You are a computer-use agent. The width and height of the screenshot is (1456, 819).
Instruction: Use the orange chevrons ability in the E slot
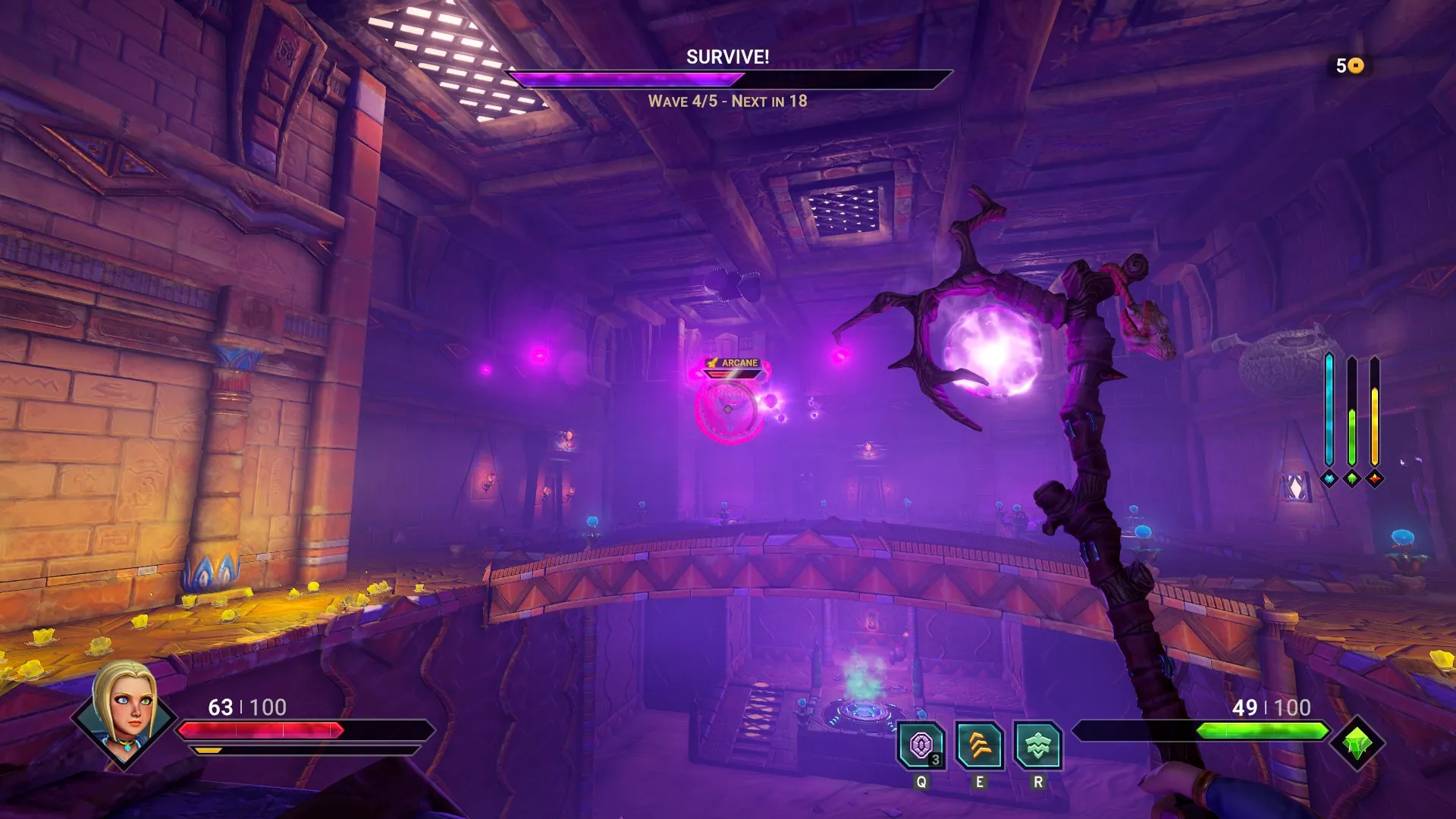[x=979, y=745]
